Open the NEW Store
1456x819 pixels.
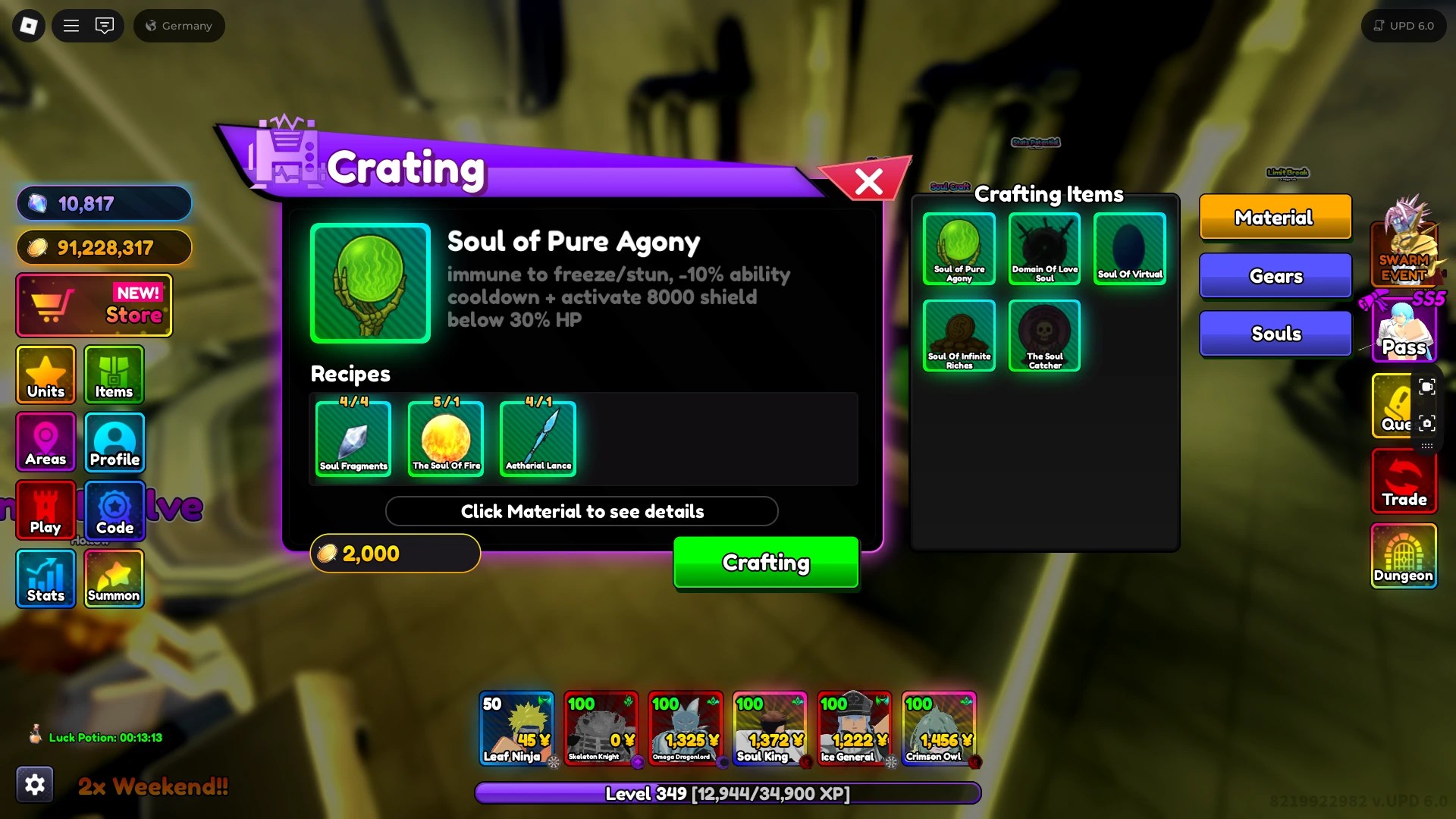[93, 306]
